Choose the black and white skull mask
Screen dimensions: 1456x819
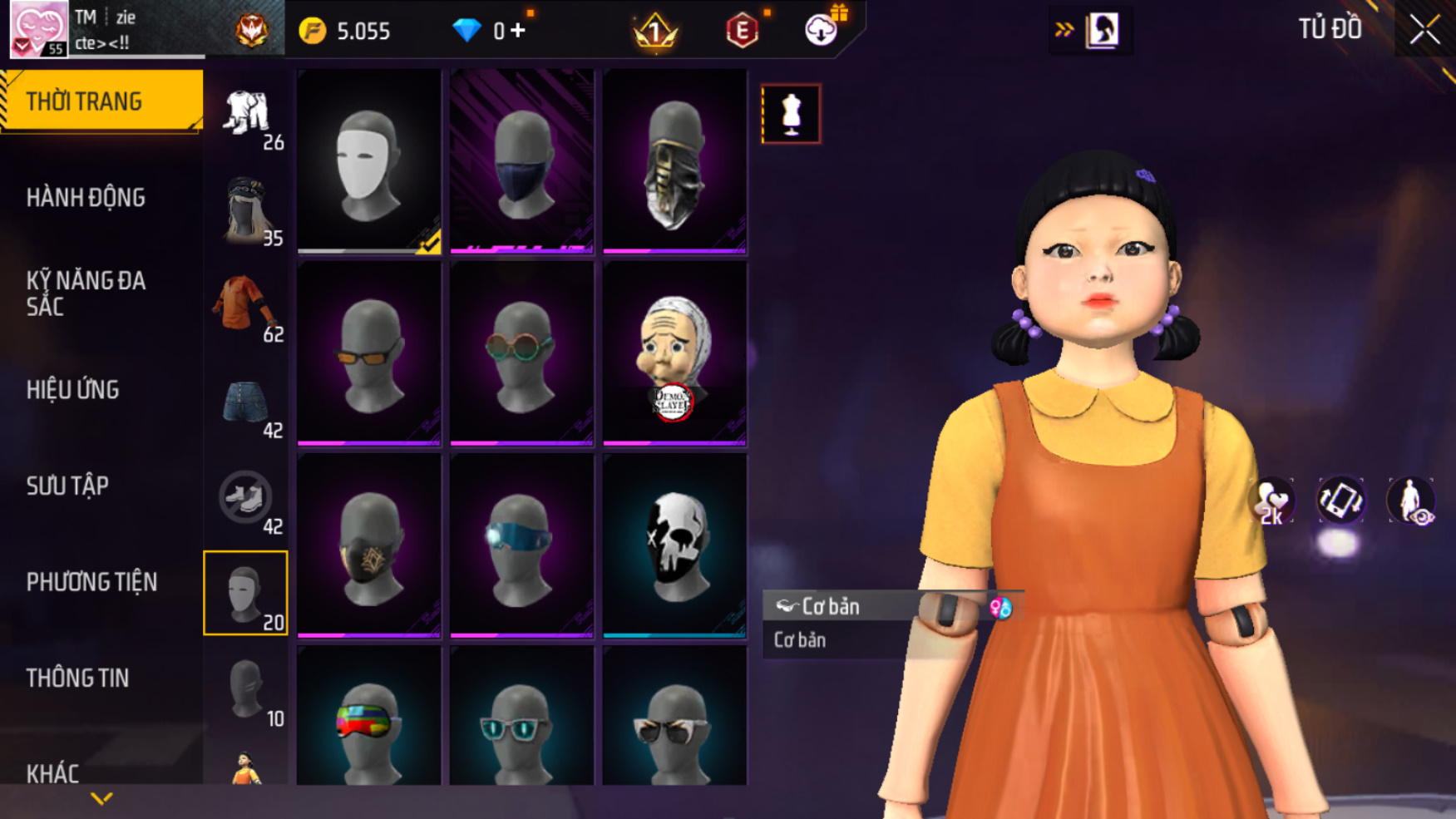tap(674, 545)
